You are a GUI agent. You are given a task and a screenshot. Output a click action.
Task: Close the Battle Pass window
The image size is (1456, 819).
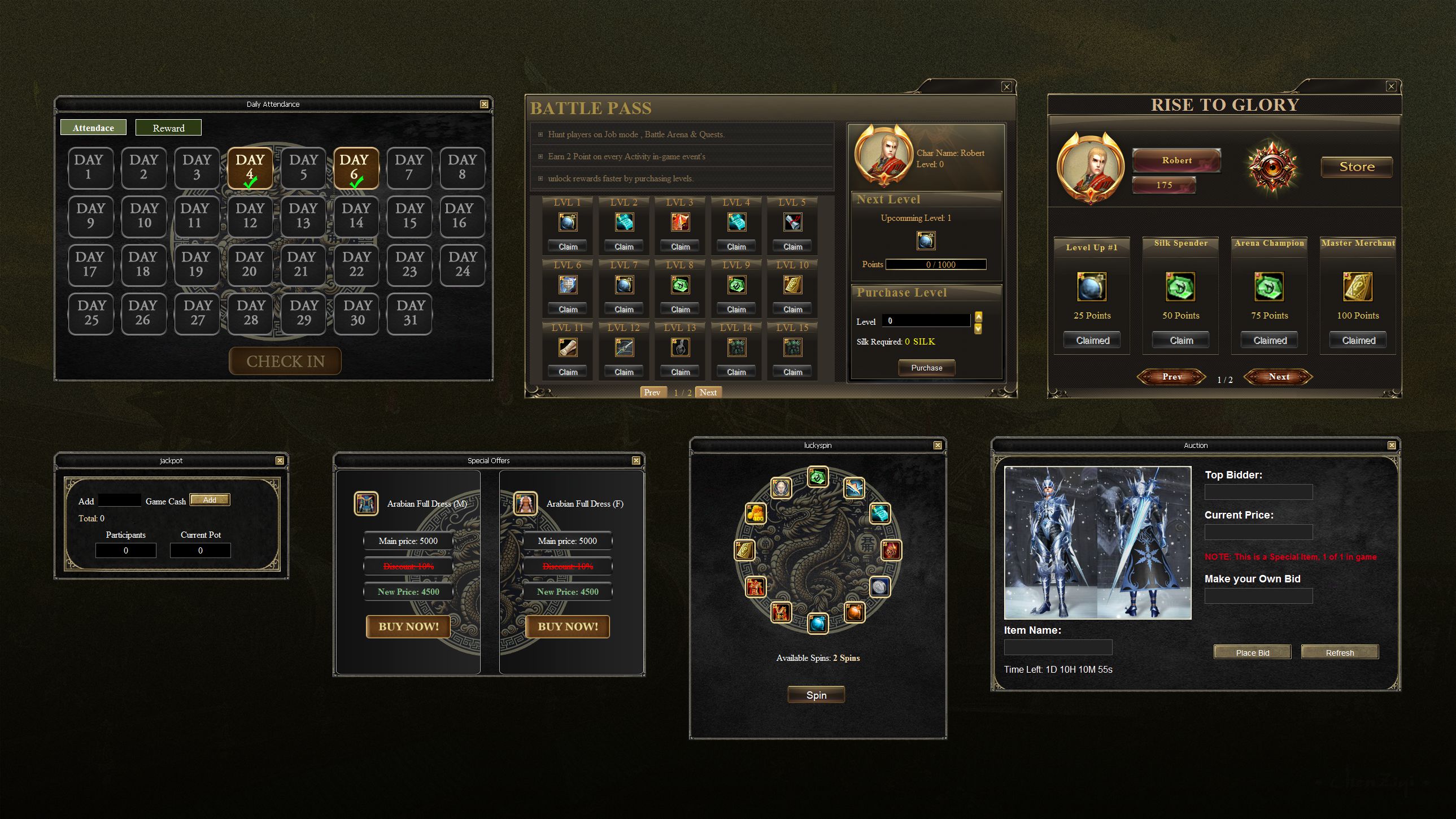point(1006,86)
